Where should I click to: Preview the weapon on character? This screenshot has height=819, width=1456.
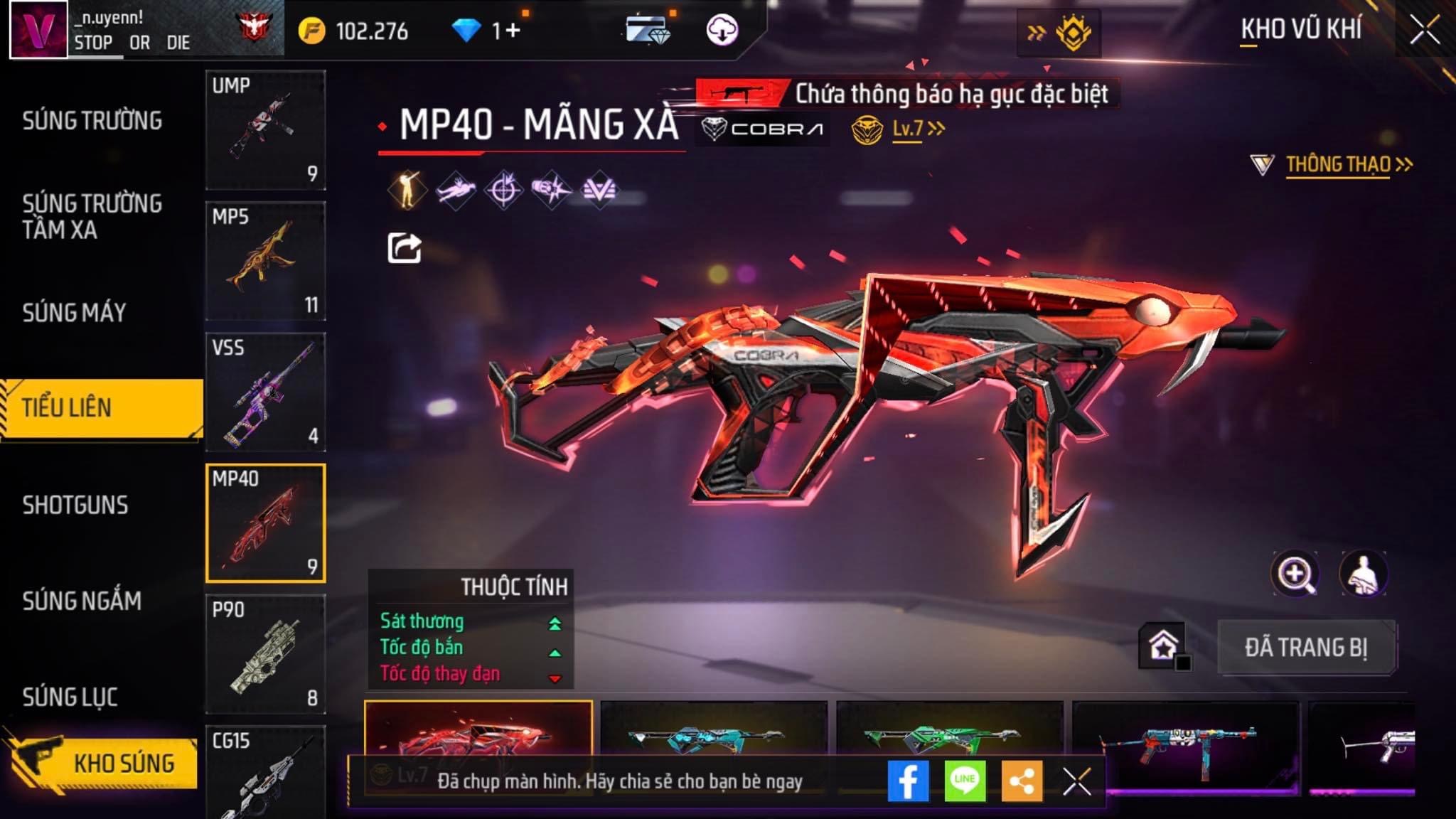pos(1363,574)
